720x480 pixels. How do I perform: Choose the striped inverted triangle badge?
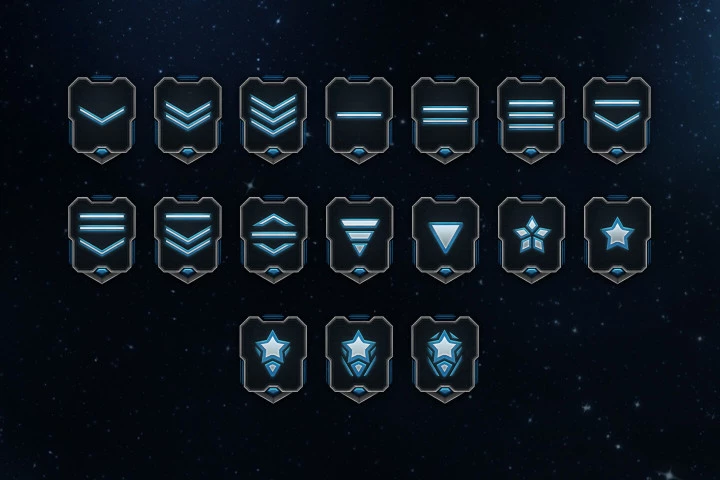[x=359, y=235]
